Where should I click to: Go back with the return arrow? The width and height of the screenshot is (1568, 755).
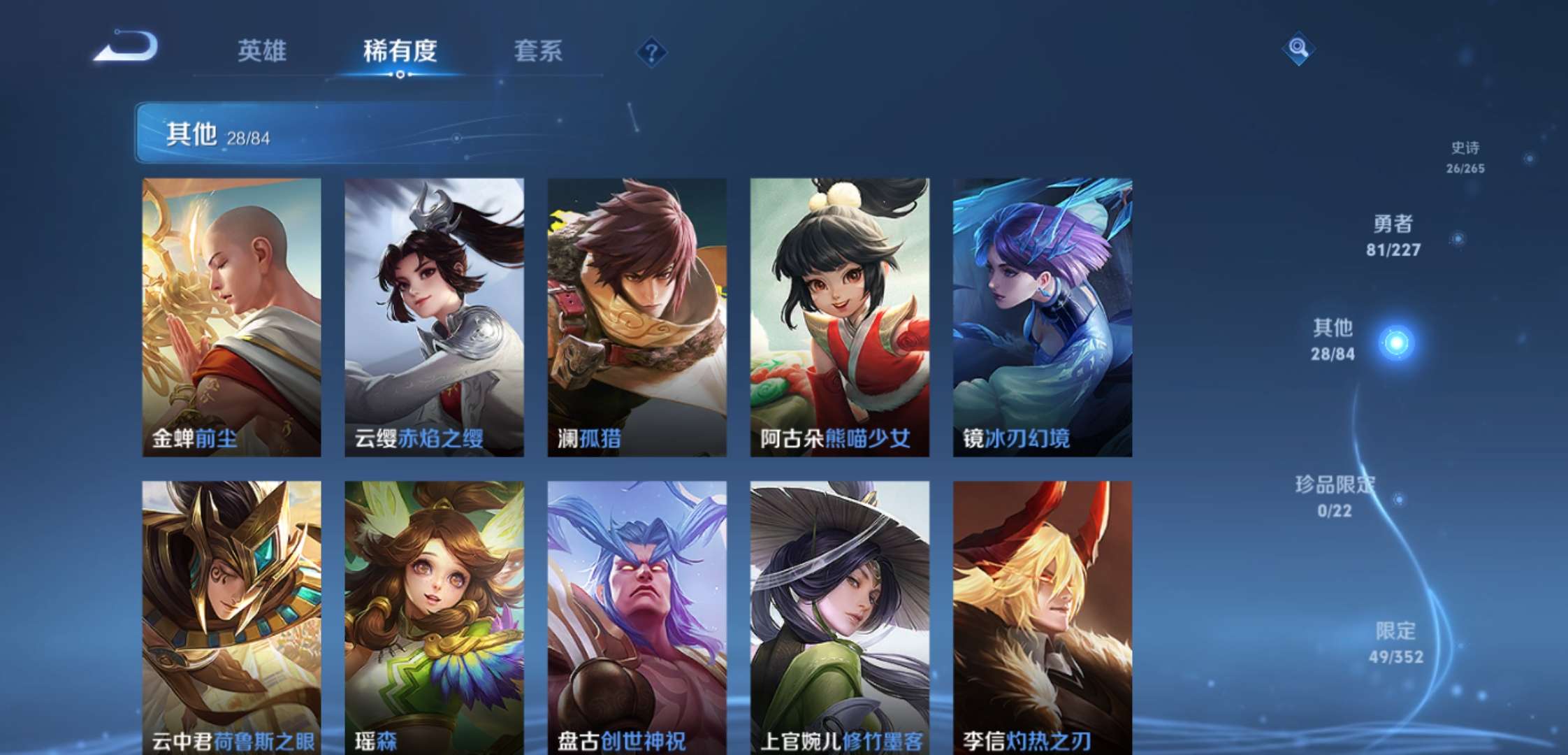click(x=127, y=48)
